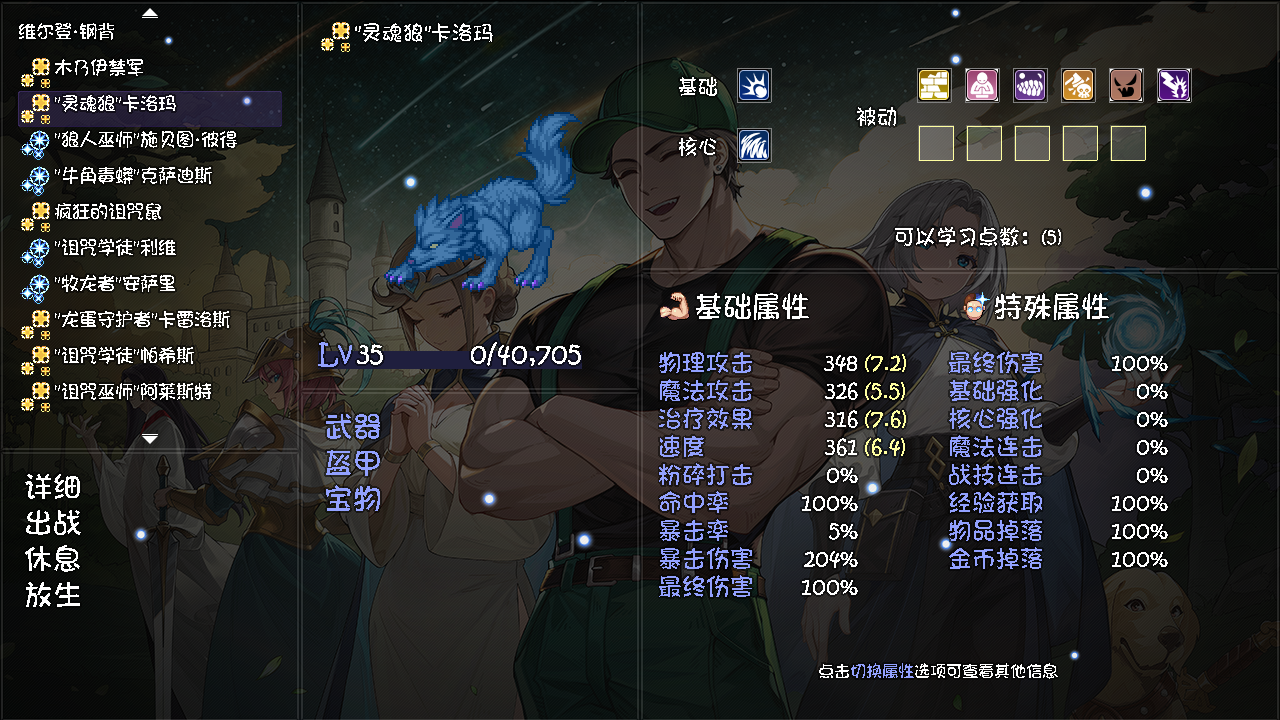This screenshot has width=1280, height=720.
Task: Click the purple fangs passive skill icon
Action: point(1029,86)
